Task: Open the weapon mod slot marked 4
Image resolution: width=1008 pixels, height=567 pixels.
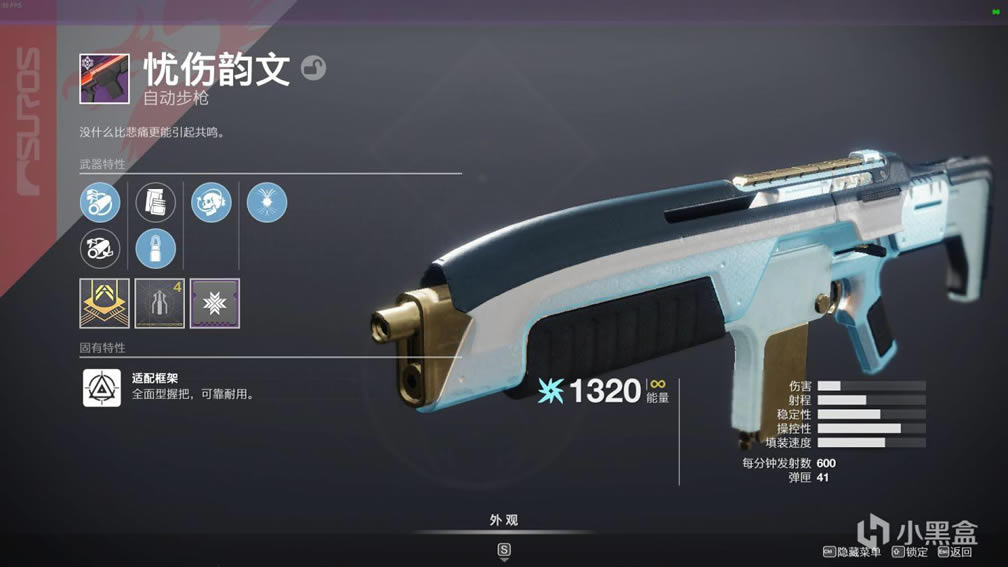Action: point(160,304)
